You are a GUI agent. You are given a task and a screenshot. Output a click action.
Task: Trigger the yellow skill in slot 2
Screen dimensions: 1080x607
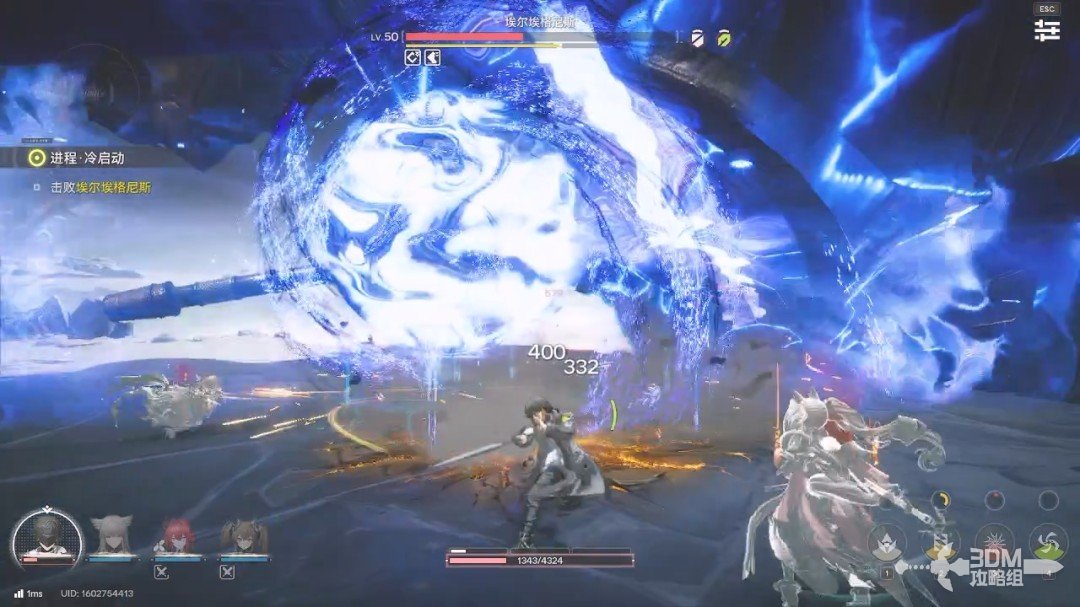(940, 543)
